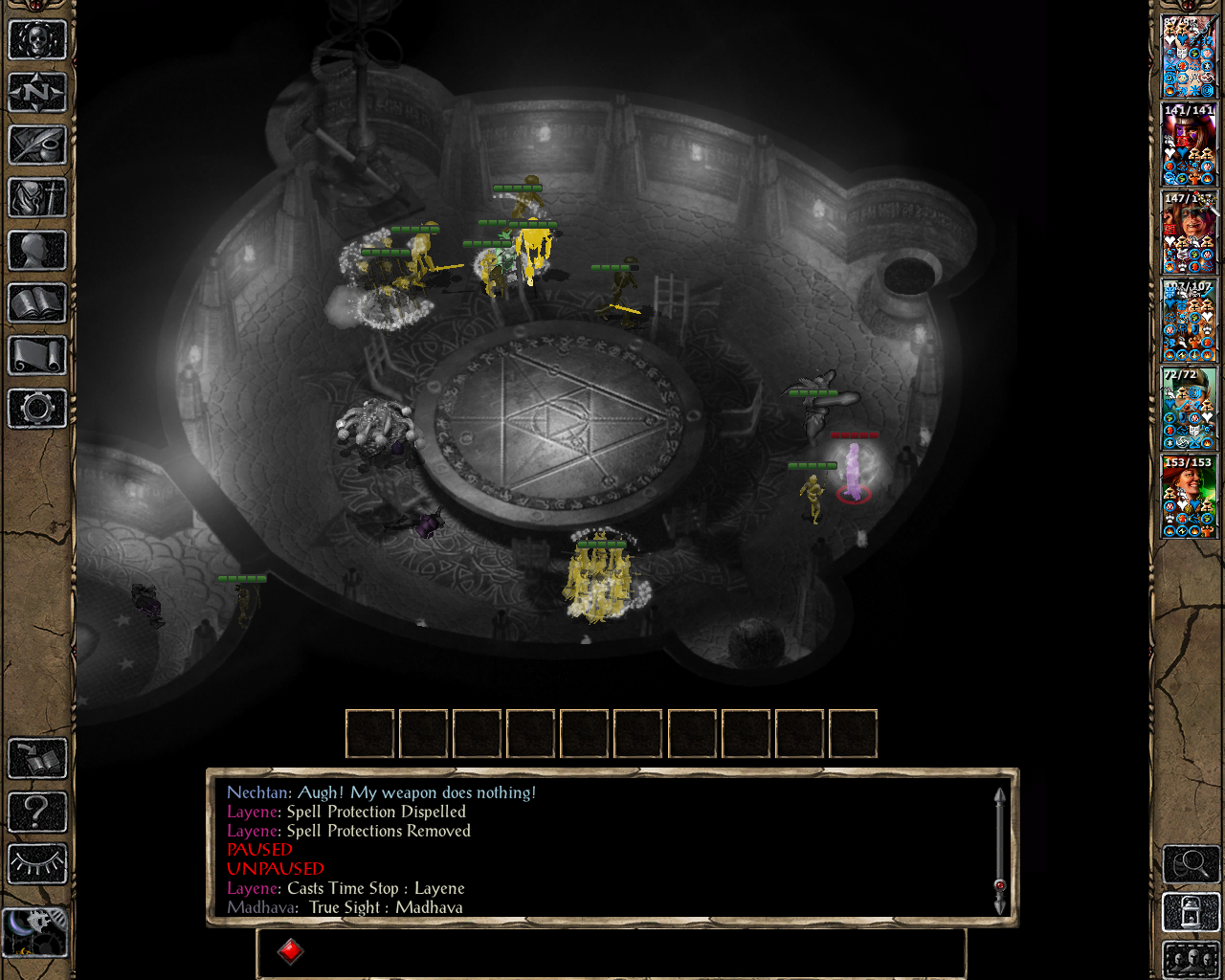Click the skull button in the sidebar

point(37,40)
